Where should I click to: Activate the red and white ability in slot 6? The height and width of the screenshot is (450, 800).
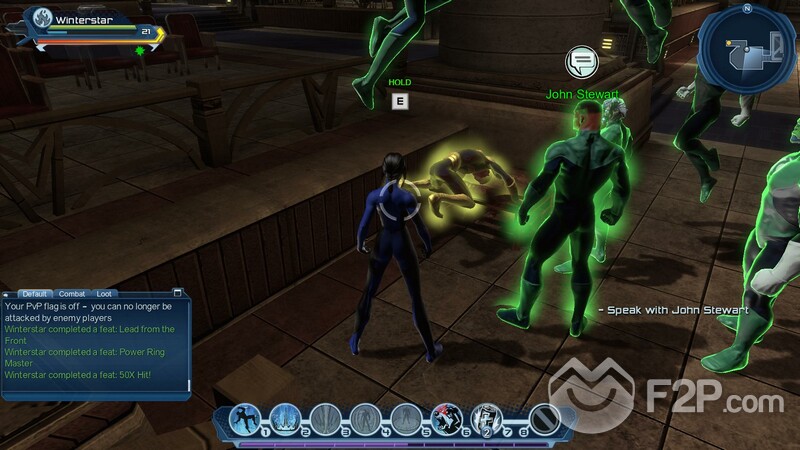click(x=446, y=418)
